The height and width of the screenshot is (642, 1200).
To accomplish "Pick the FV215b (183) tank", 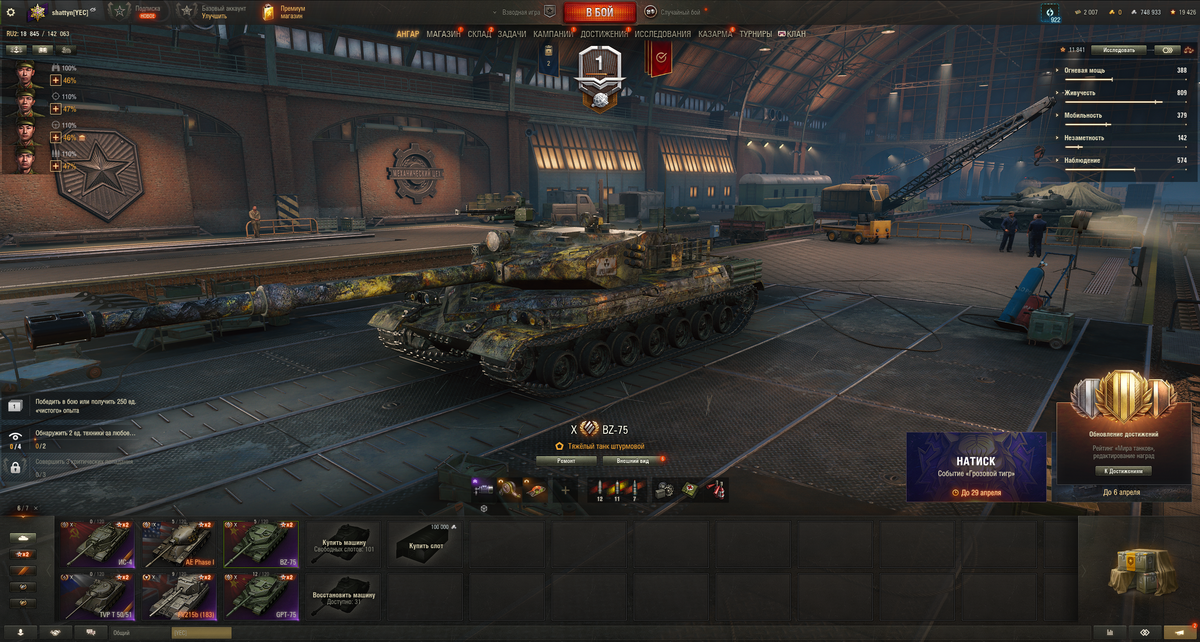I will [180, 595].
